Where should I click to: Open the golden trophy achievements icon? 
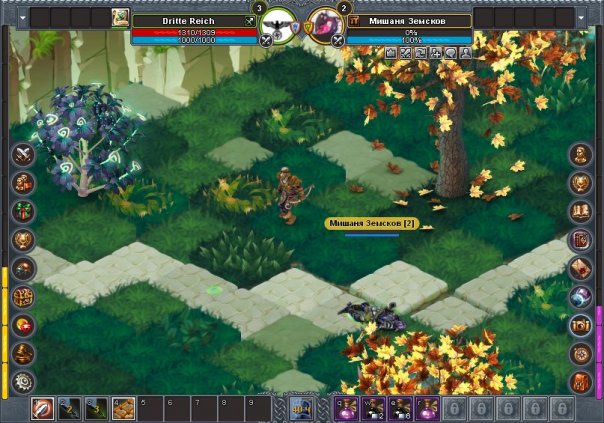pos(23,240)
